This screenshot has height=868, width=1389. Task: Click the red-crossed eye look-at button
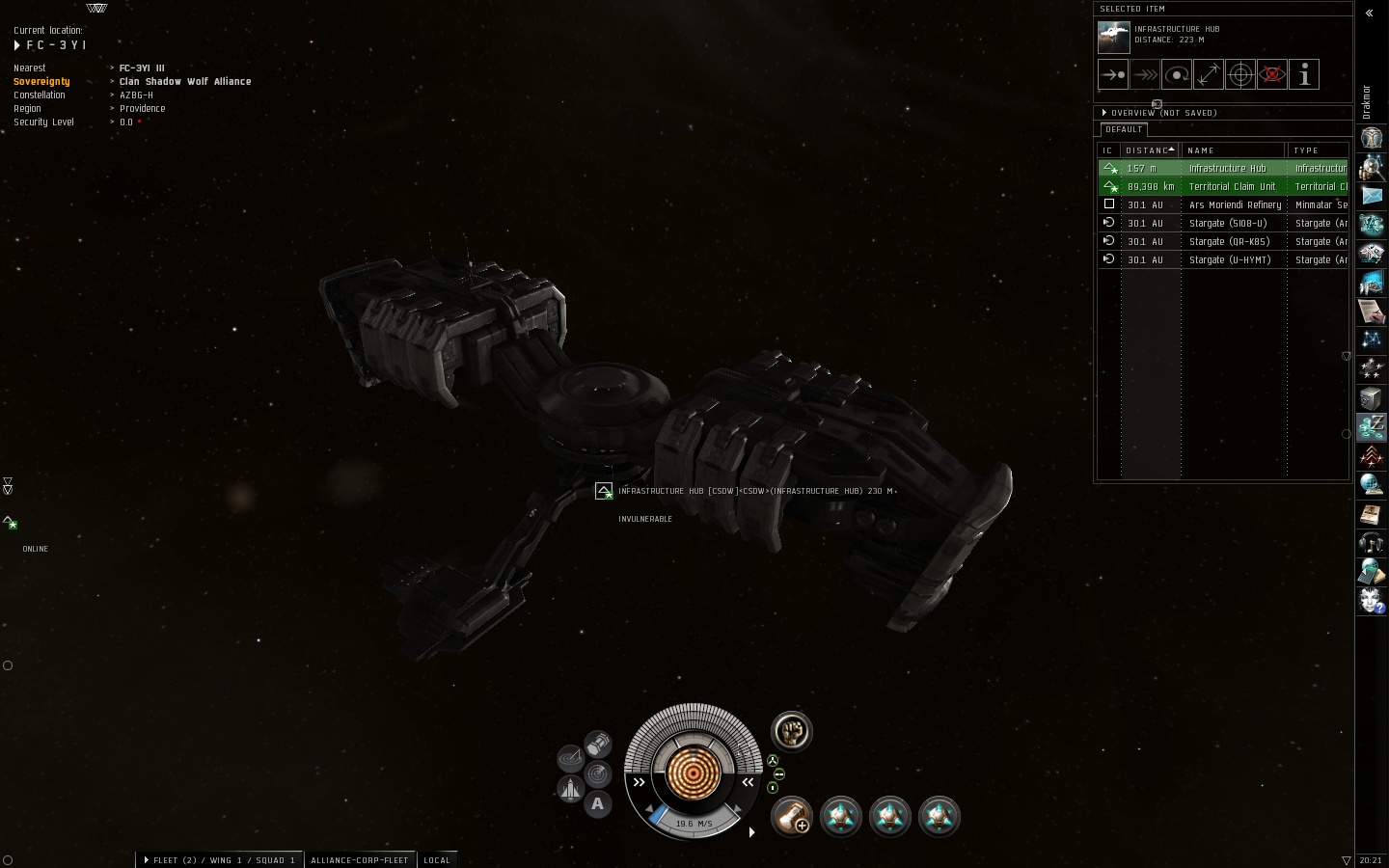click(x=1272, y=74)
